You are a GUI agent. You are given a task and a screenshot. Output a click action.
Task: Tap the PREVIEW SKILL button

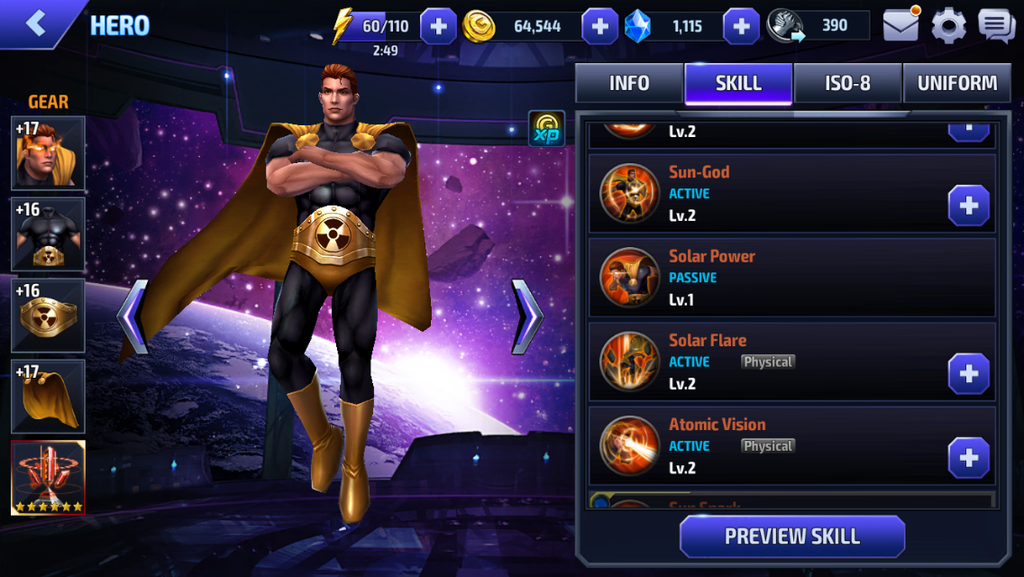tap(792, 536)
